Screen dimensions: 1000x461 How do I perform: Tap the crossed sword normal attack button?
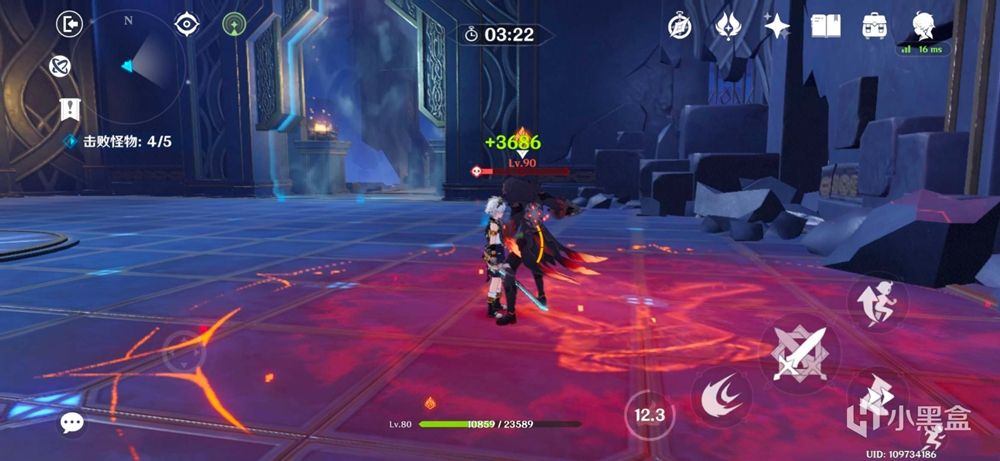[x=799, y=352]
